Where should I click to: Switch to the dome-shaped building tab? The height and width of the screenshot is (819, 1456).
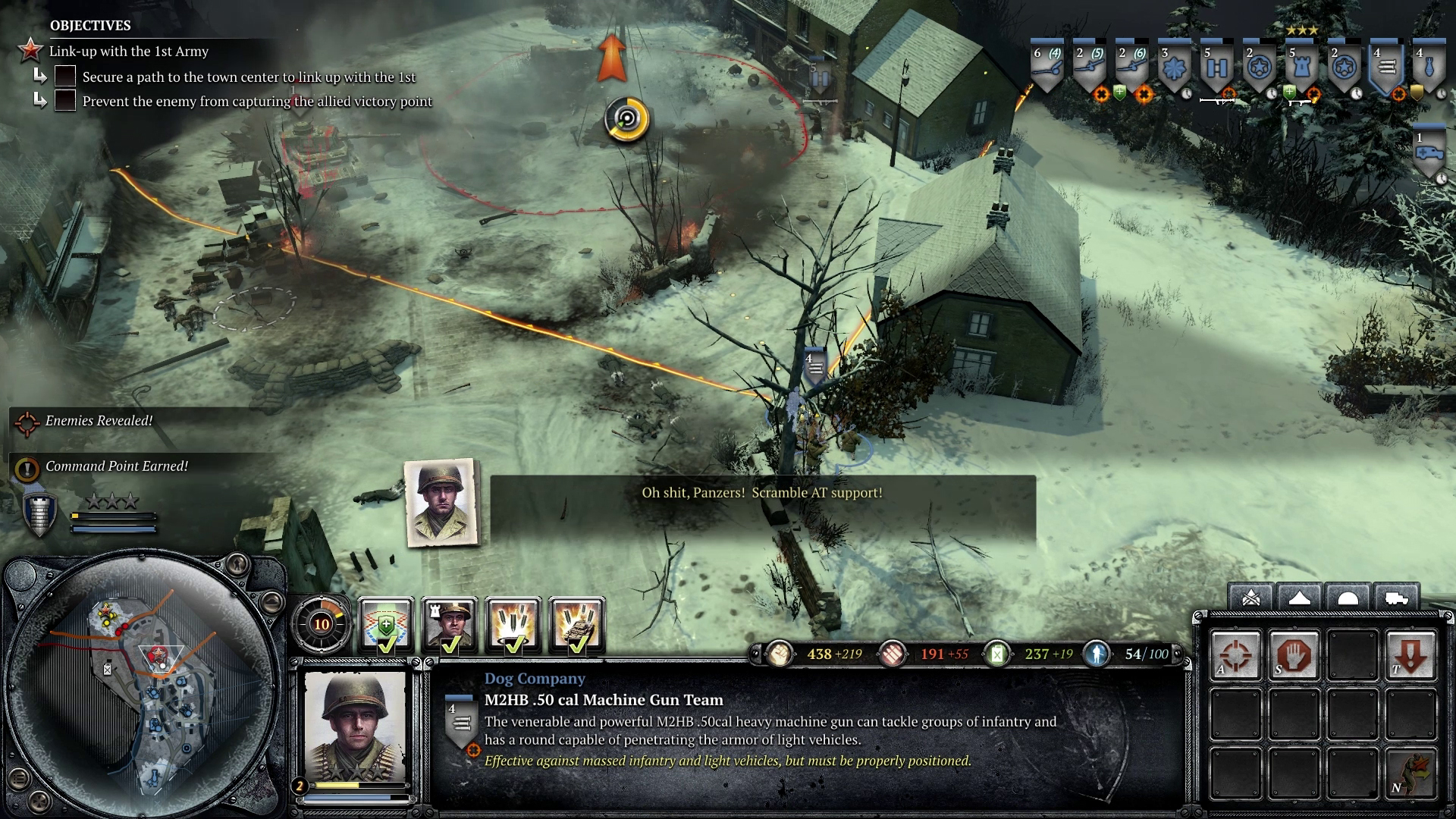1348,598
